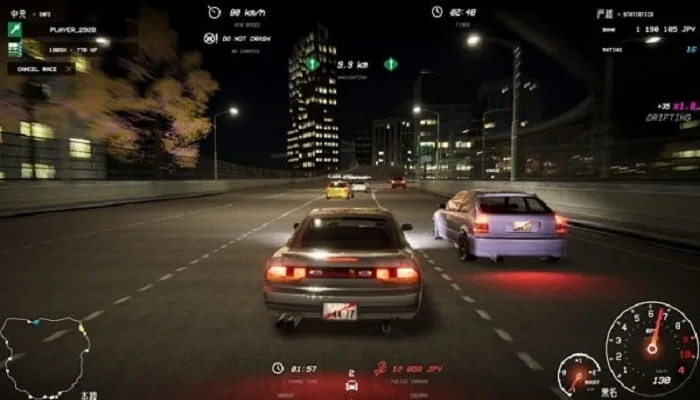Open the track minimap
Viewport: 700px width, 400px height.
pyautogui.click(x=47, y=357)
